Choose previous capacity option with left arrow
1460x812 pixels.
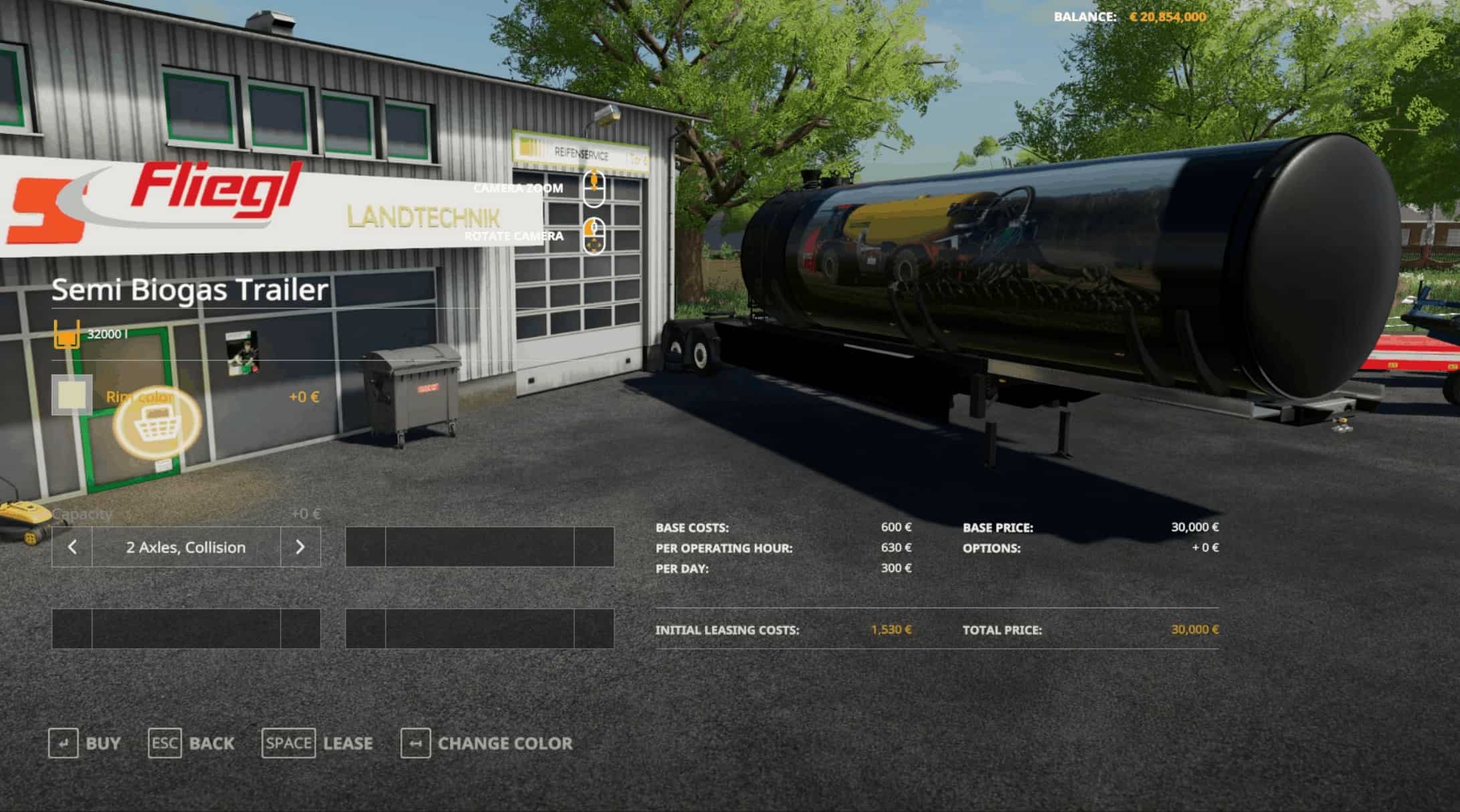click(72, 547)
